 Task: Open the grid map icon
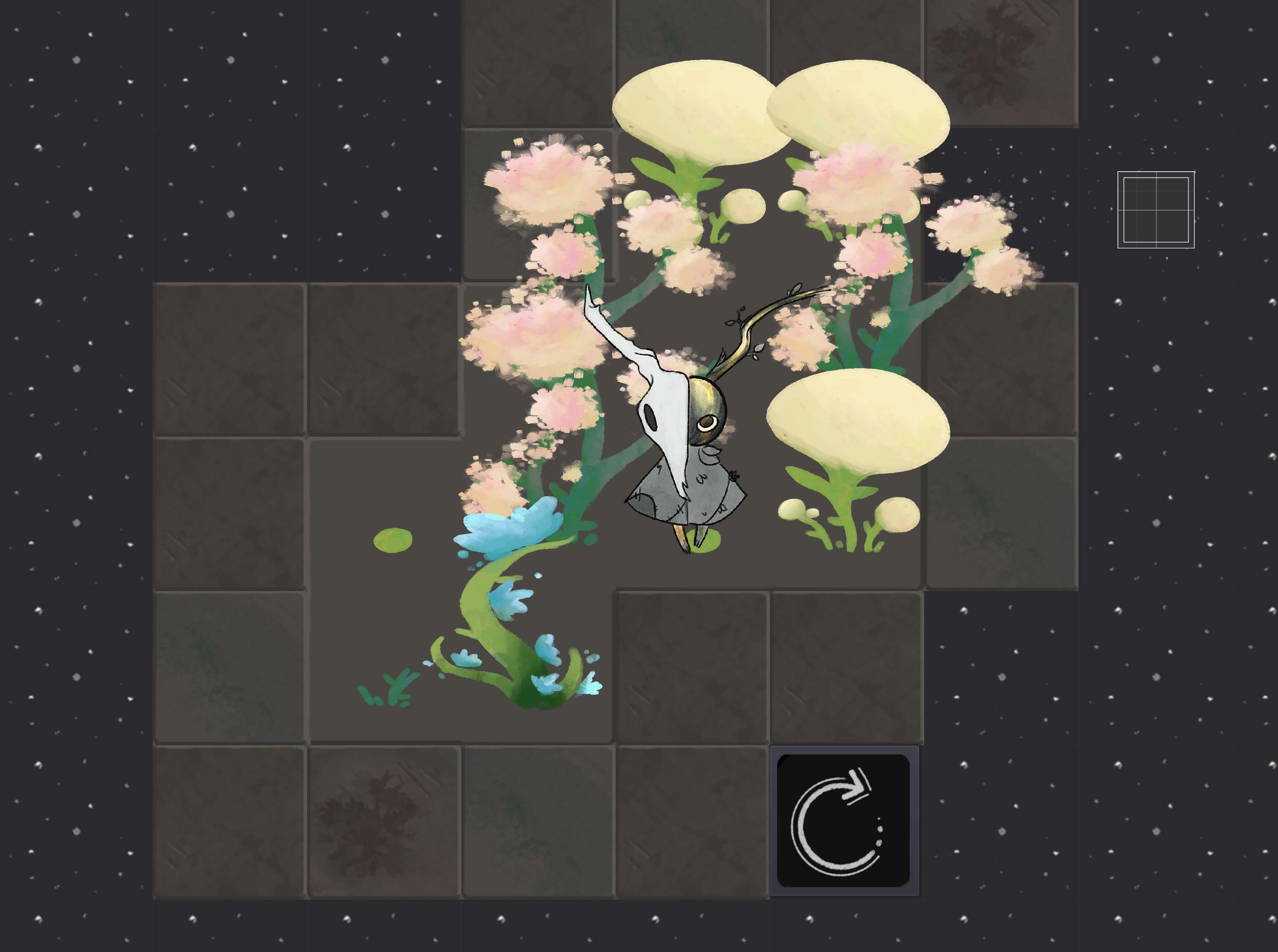(1156, 210)
